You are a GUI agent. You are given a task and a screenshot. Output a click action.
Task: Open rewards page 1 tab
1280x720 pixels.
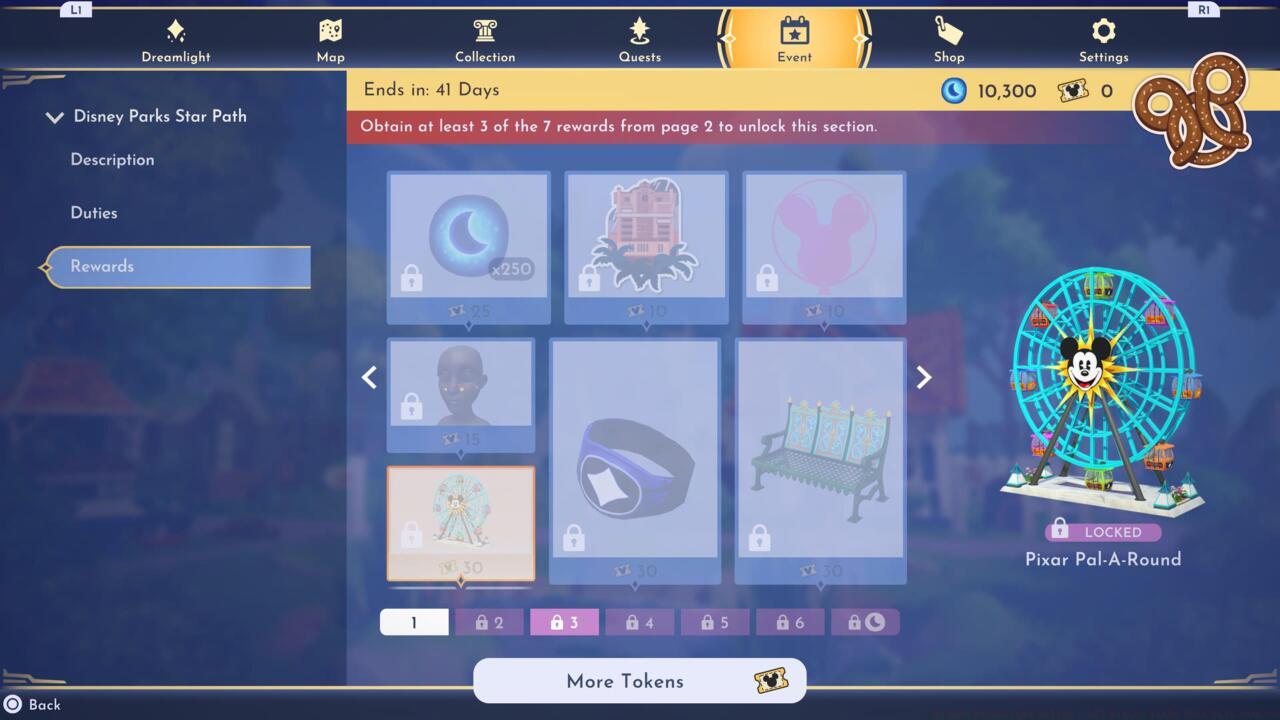coord(414,621)
